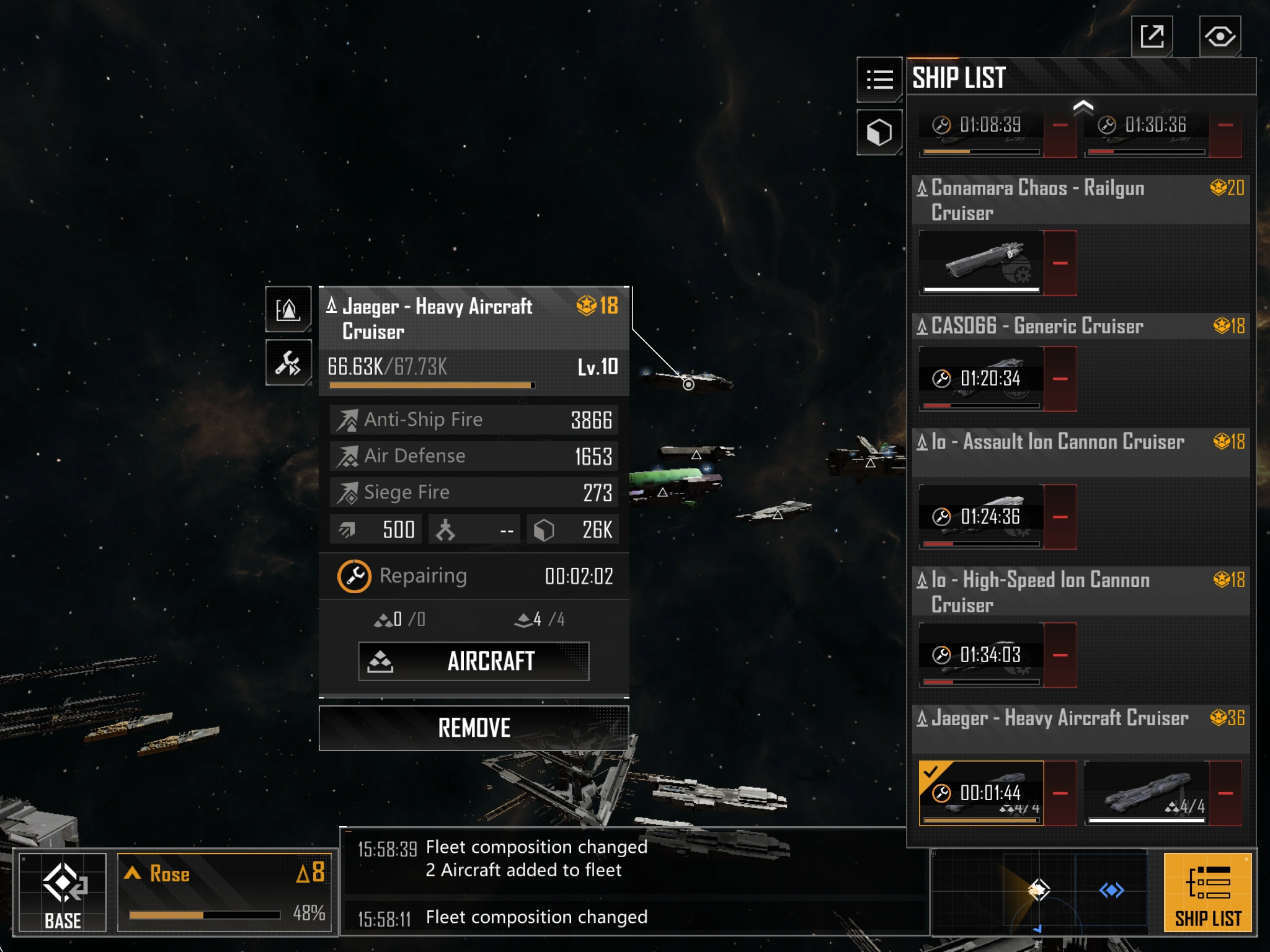The height and width of the screenshot is (952, 1270).
Task: Open the AIRCRAFT management button
Action: (474, 661)
